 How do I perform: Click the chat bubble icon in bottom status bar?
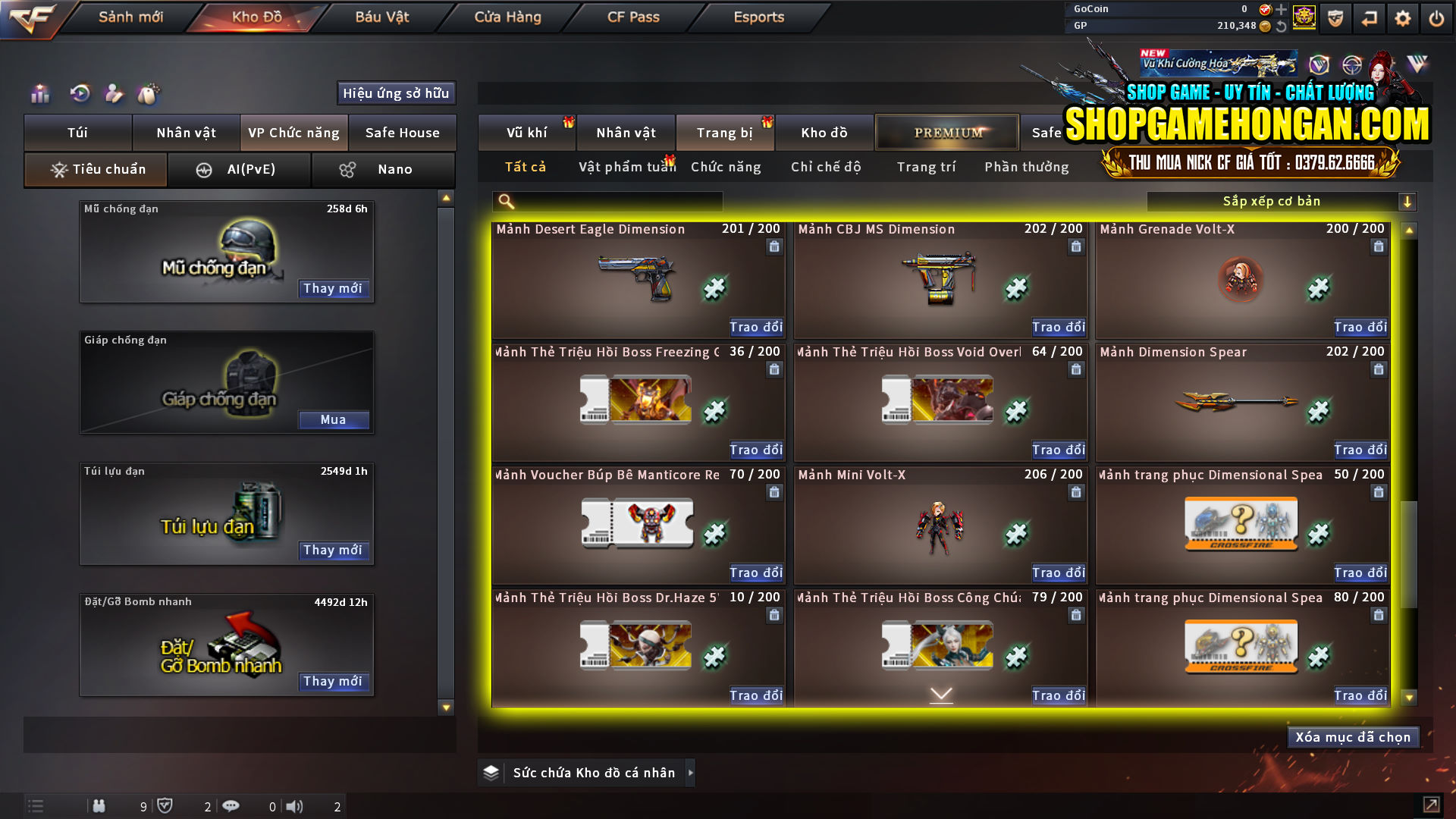coord(231,806)
